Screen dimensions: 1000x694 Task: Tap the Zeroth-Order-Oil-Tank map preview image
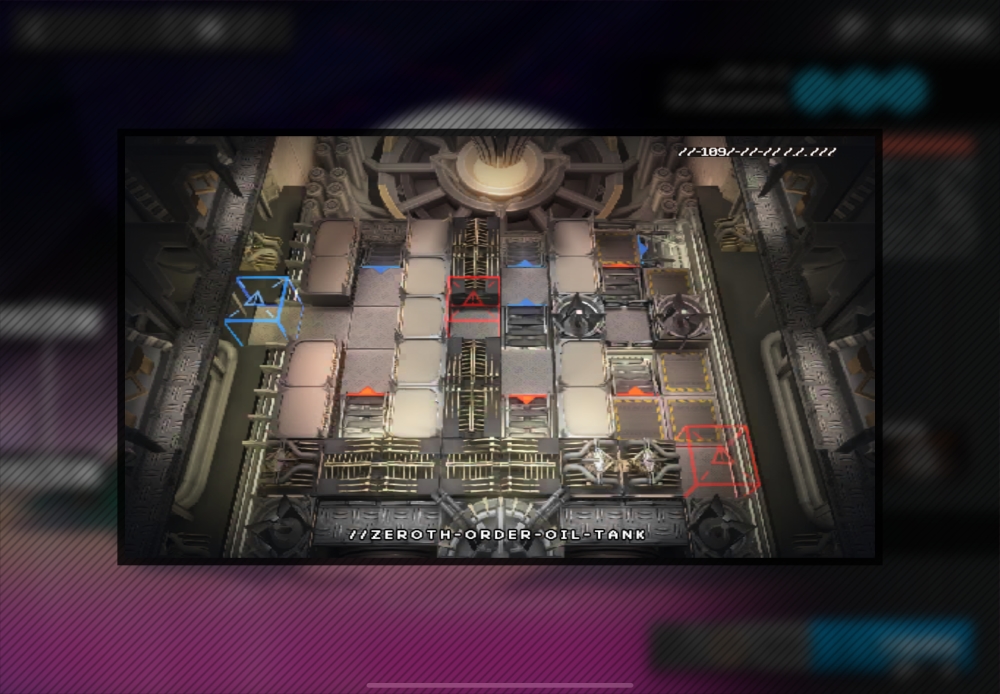(x=499, y=346)
